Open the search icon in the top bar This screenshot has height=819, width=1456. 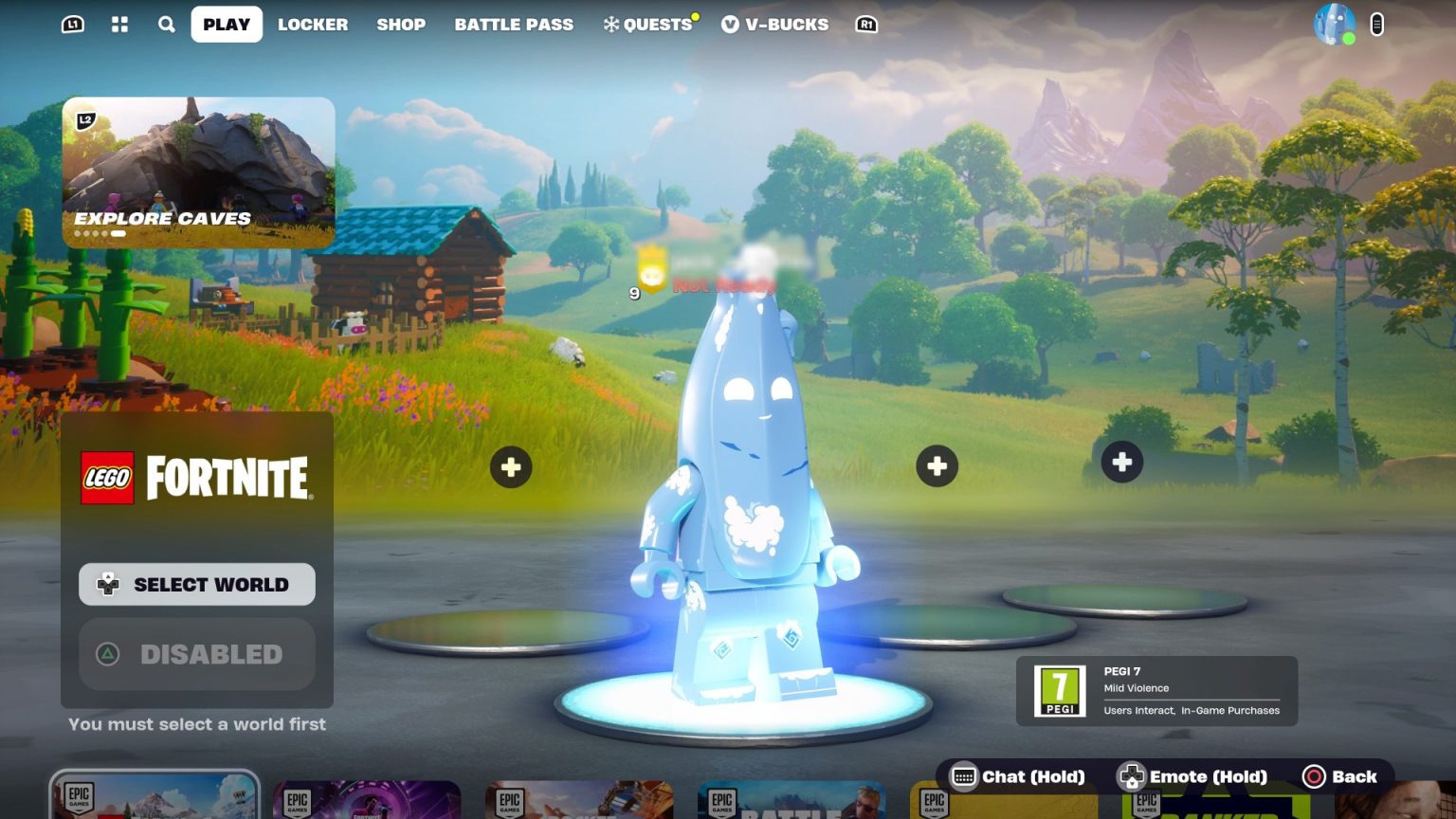[x=166, y=24]
